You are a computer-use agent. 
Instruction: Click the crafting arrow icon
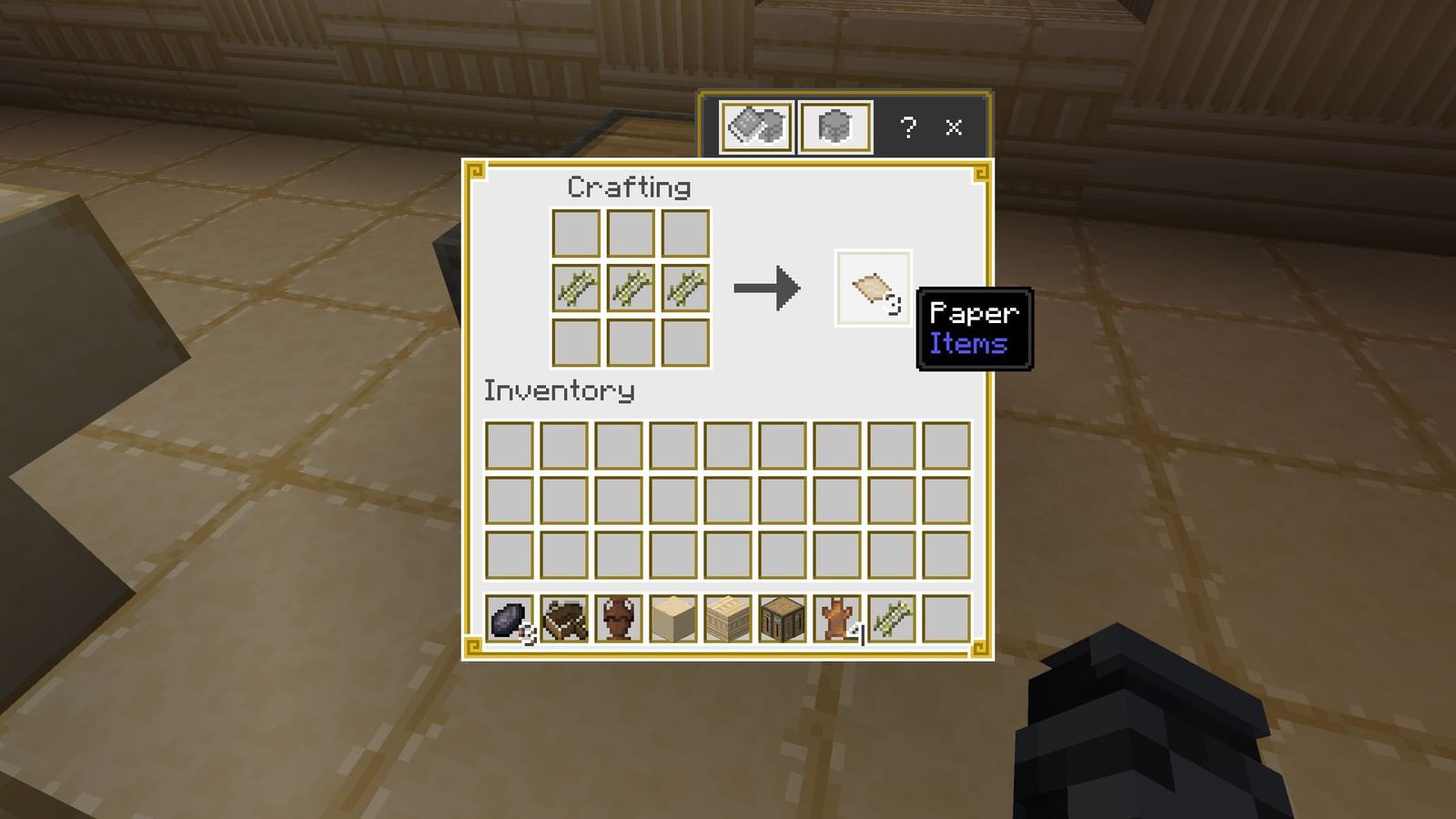click(x=767, y=289)
